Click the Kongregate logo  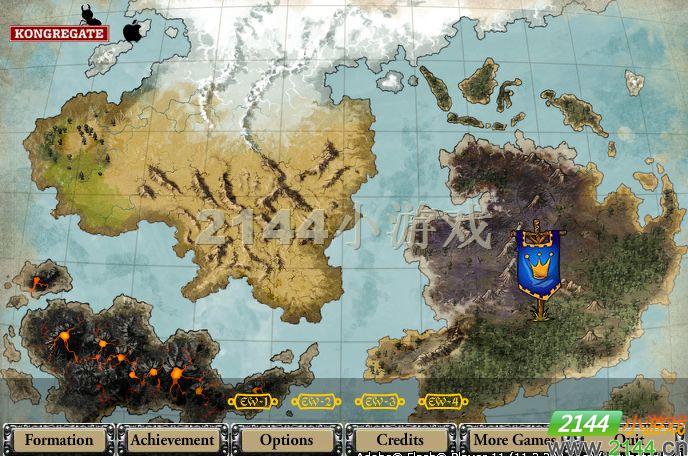point(59,33)
